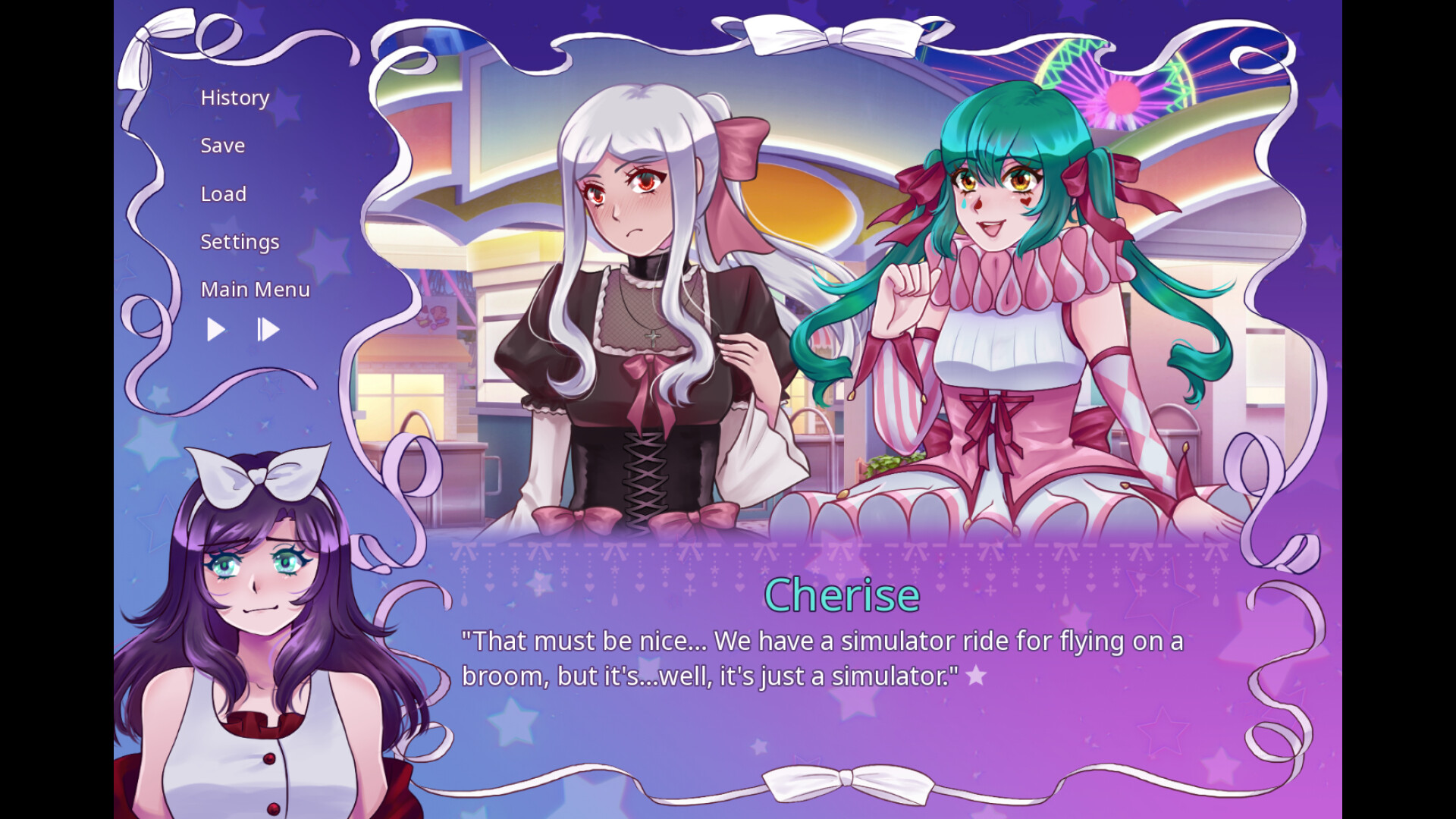1456x819 pixels.
Task: Click Cherise's name label above the dialogue
Action: click(x=842, y=595)
